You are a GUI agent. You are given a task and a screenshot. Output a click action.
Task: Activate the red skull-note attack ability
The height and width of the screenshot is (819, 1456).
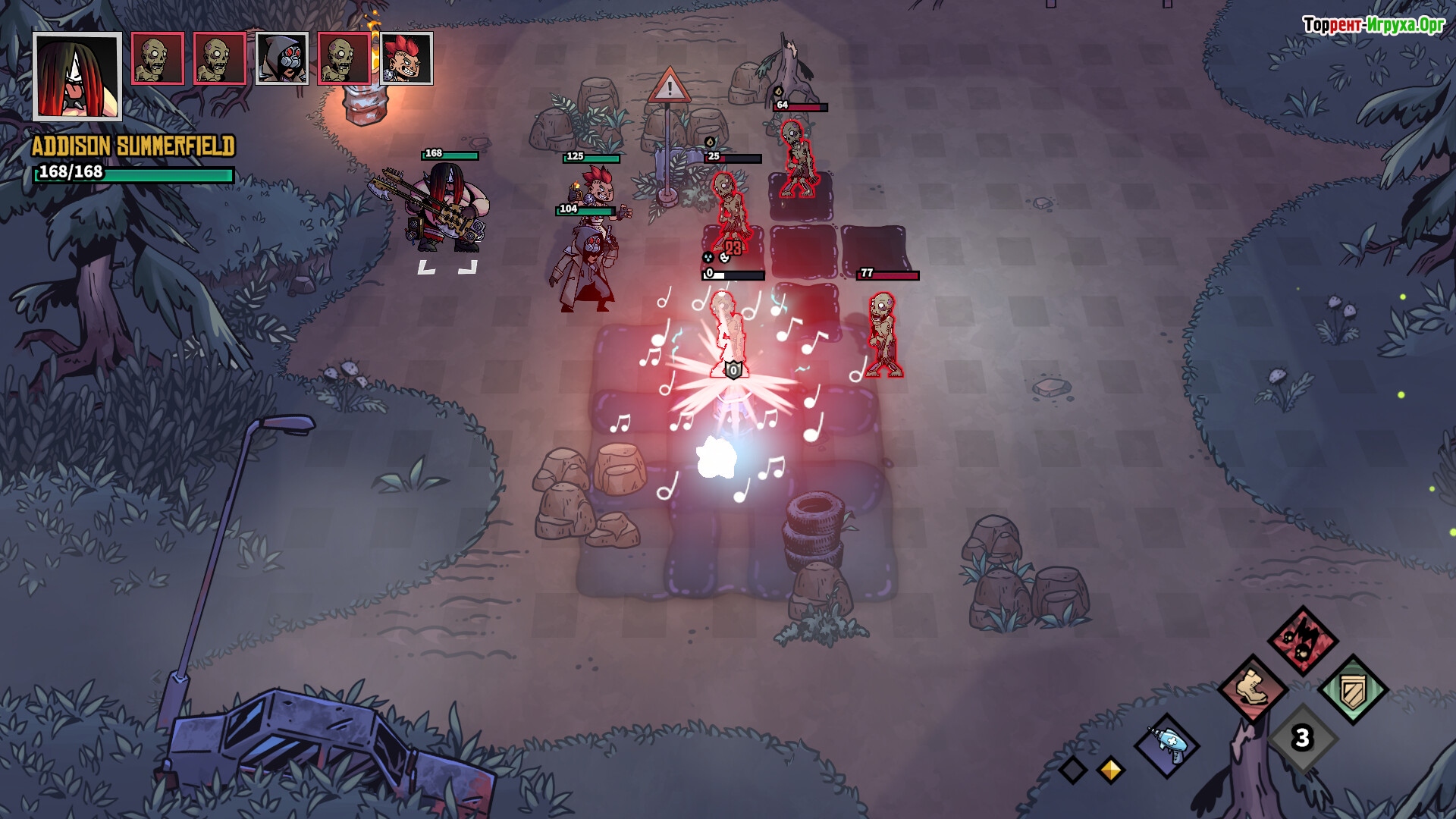click(x=1302, y=641)
